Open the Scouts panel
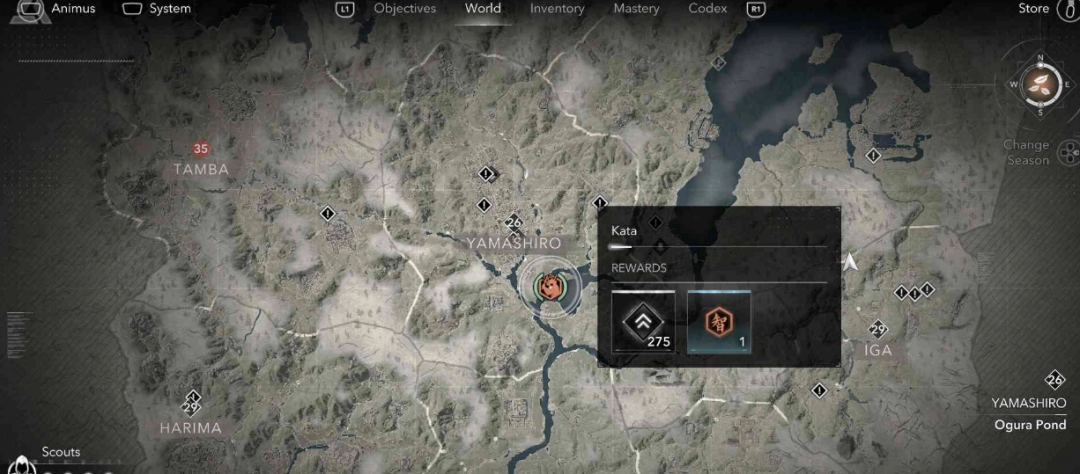 point(61,452)
